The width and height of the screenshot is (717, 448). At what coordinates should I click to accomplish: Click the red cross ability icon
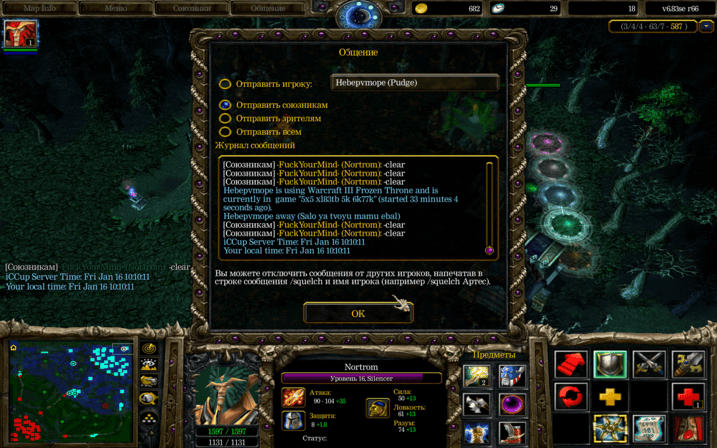pyautogui.click(x=688, y=397)
